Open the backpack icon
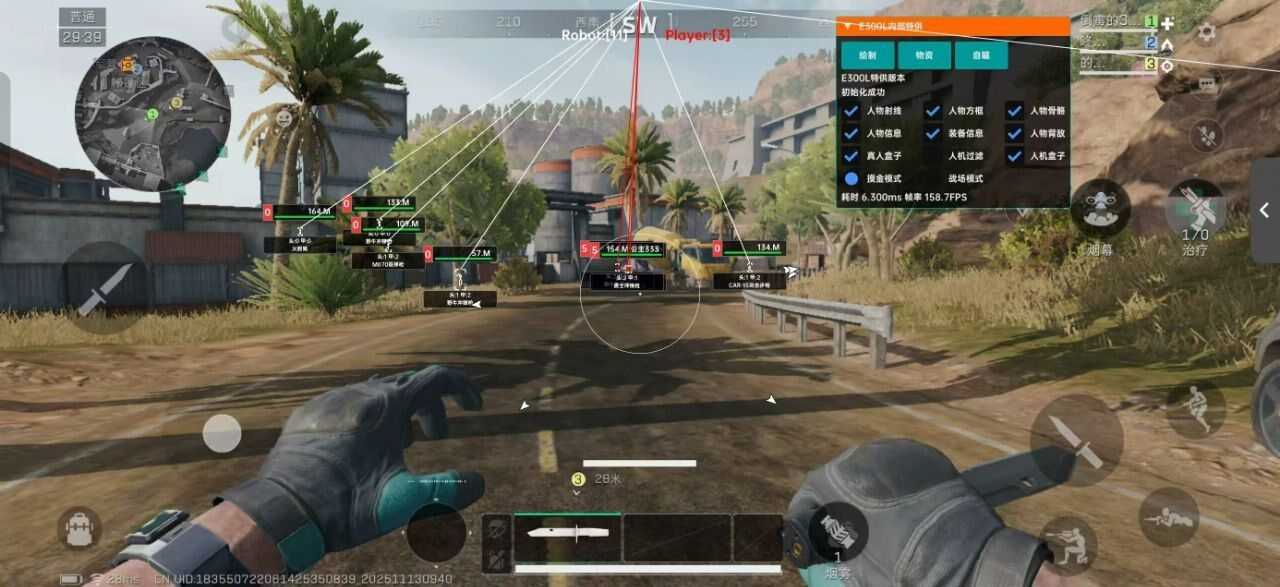The width and height of the screenshot is (1280, 587). coord(79,528)
